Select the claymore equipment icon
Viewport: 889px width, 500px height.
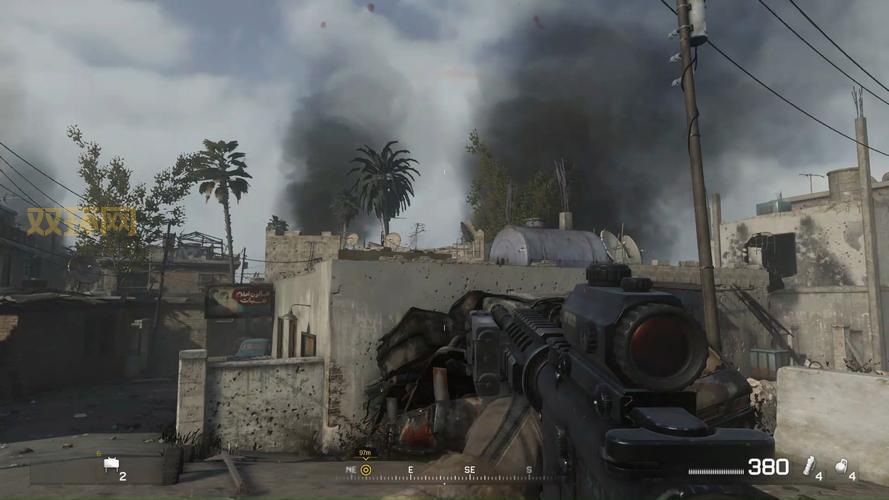tap(110, 464)
